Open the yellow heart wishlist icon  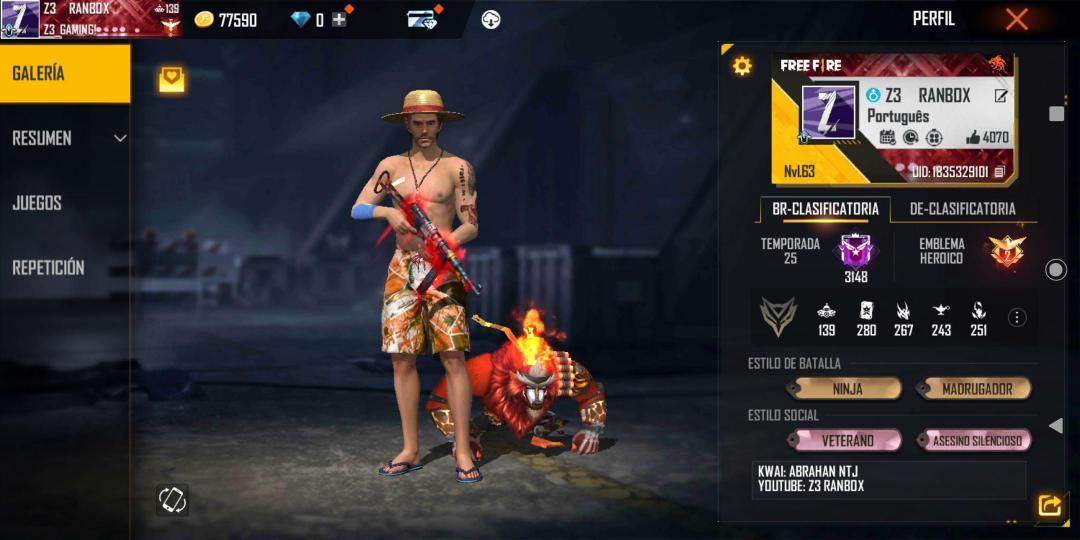(x=172, y=80)
